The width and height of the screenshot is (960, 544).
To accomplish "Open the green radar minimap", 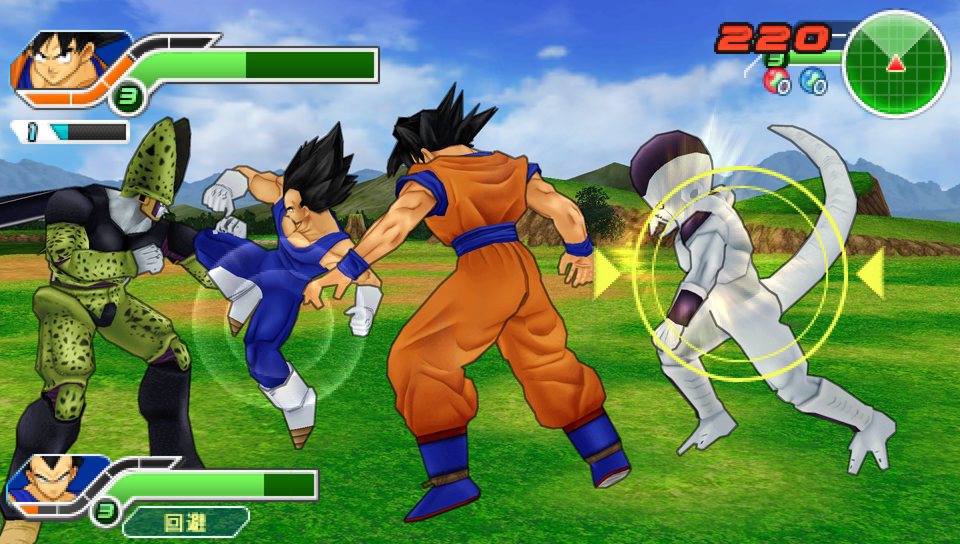I will pyautogui.click(x=896, y=64).
